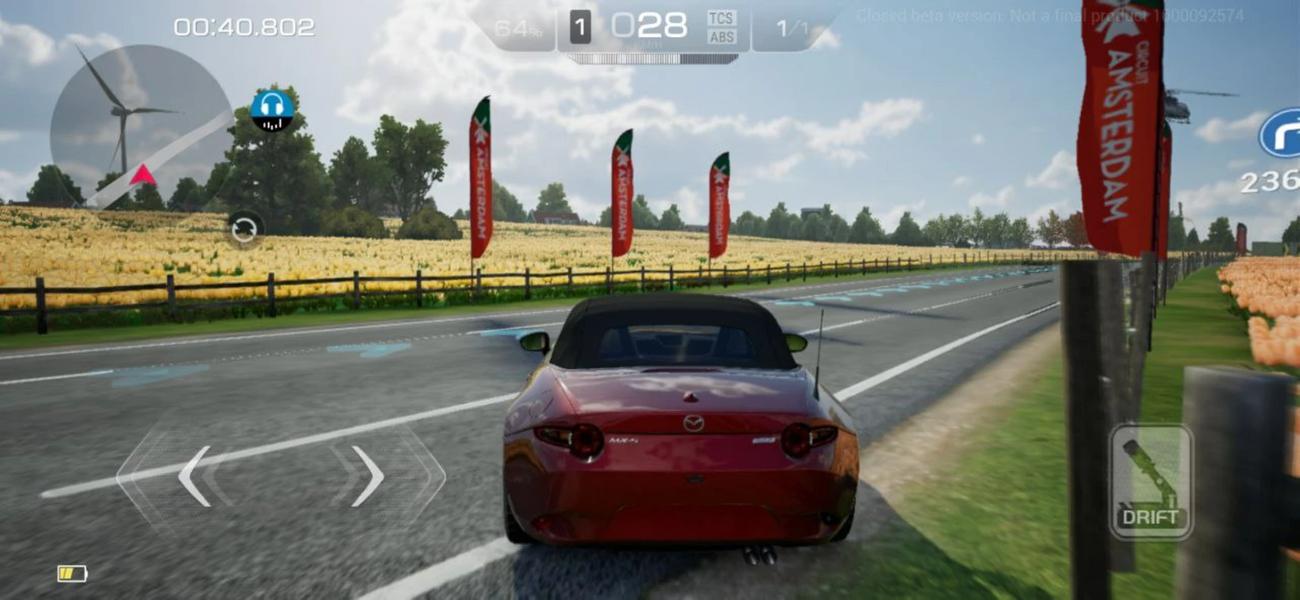Toggle the ABS braking indicator

coord(721,37)
